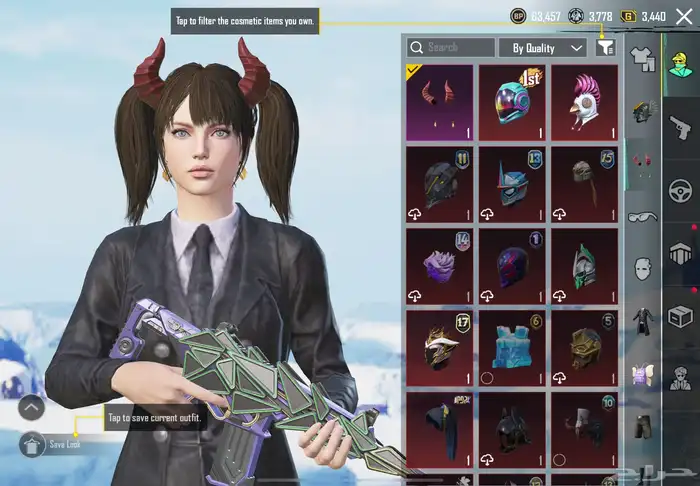Pick the ice-blue frozen vest item
This screenshot has height=486, width=700.
click(x=512, y=346)
